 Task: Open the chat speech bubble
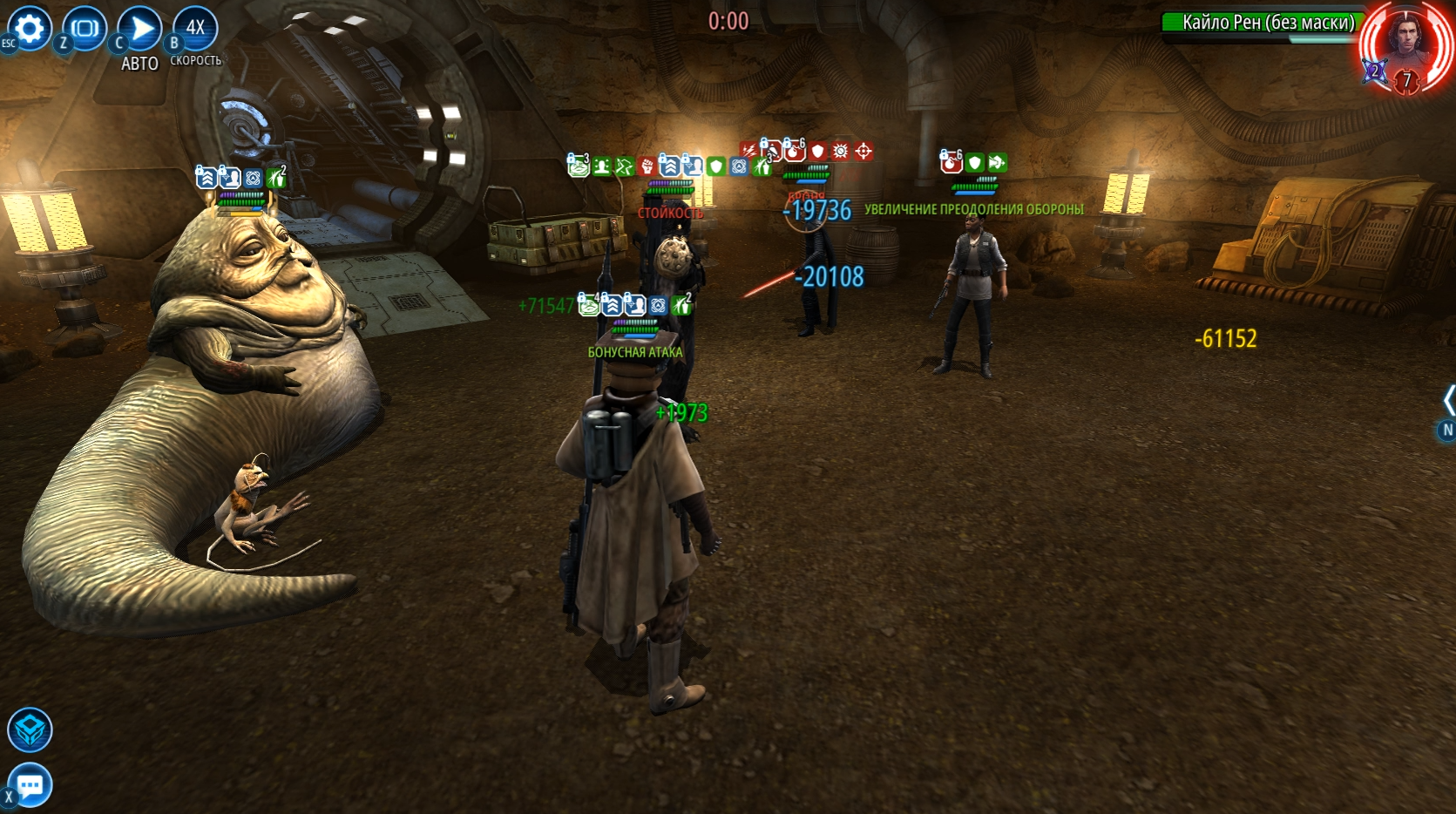coord(30,786)
